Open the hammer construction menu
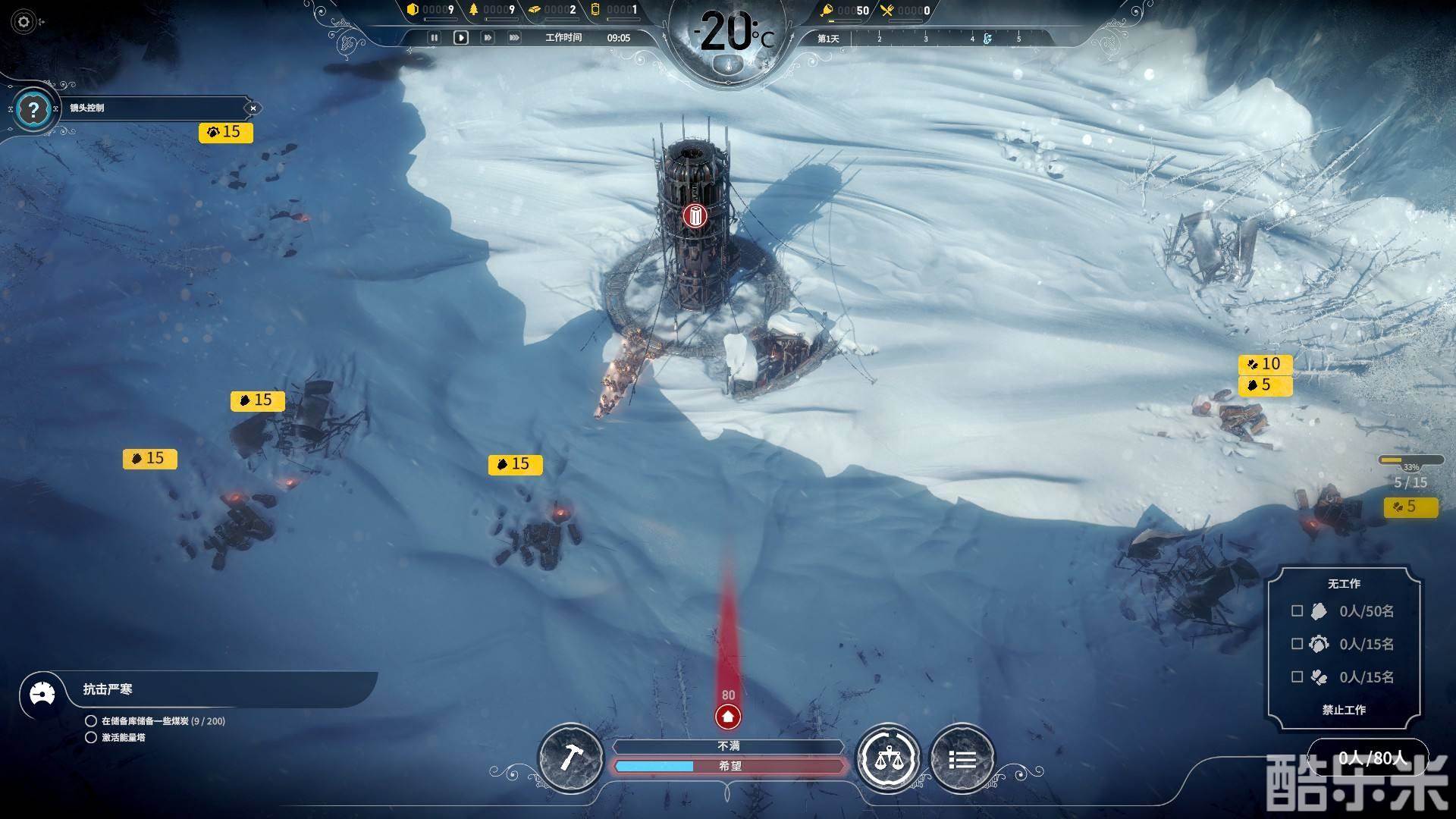Screen dimensions: 1456x819 pyautogui.click(x=570, y=758)
